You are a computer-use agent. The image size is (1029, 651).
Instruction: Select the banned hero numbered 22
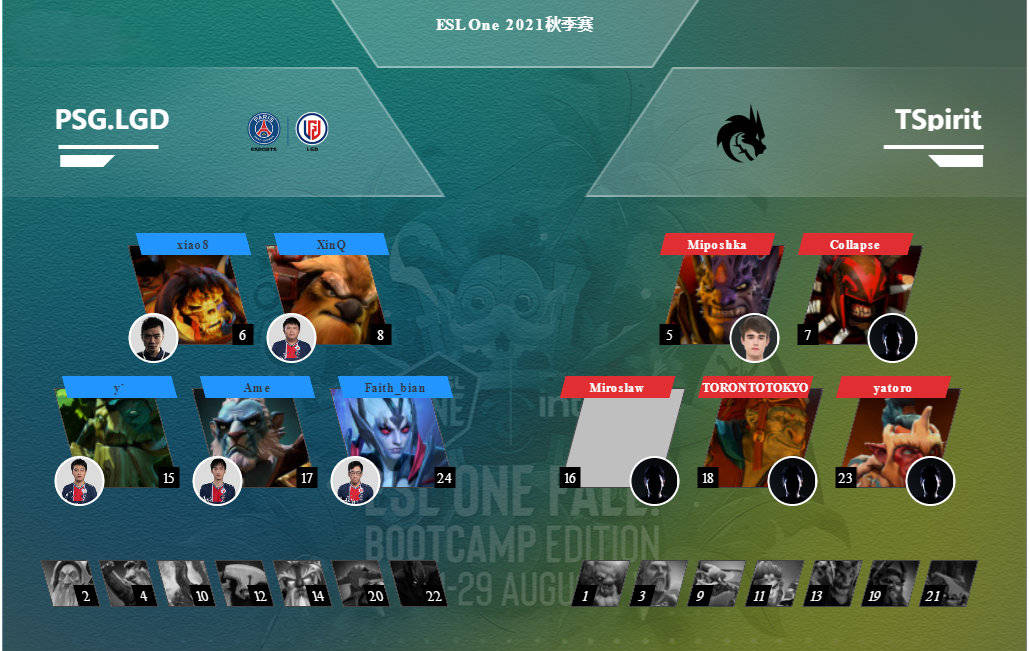(x=418, y=583)
